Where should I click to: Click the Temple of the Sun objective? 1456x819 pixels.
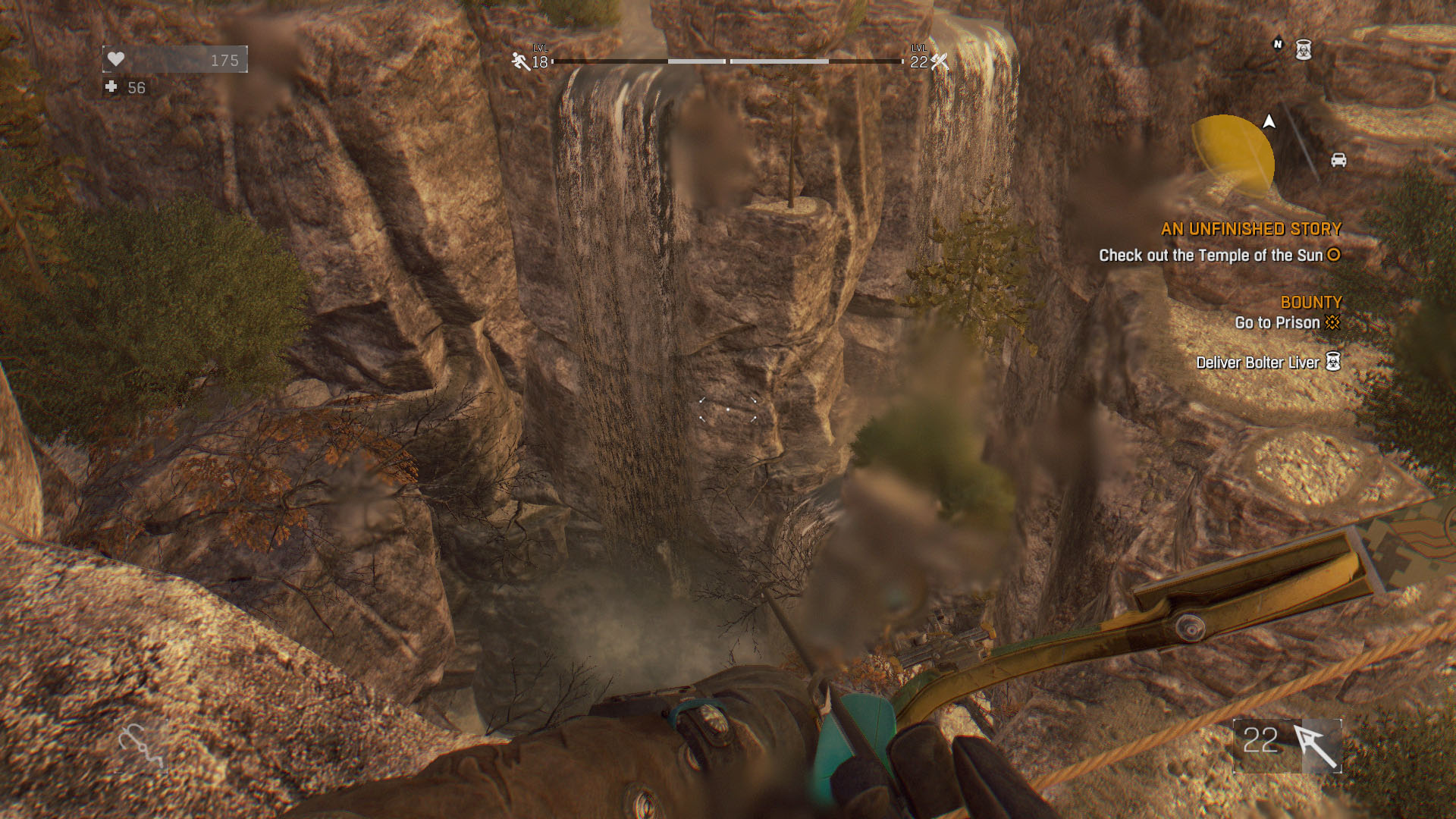1211,256
